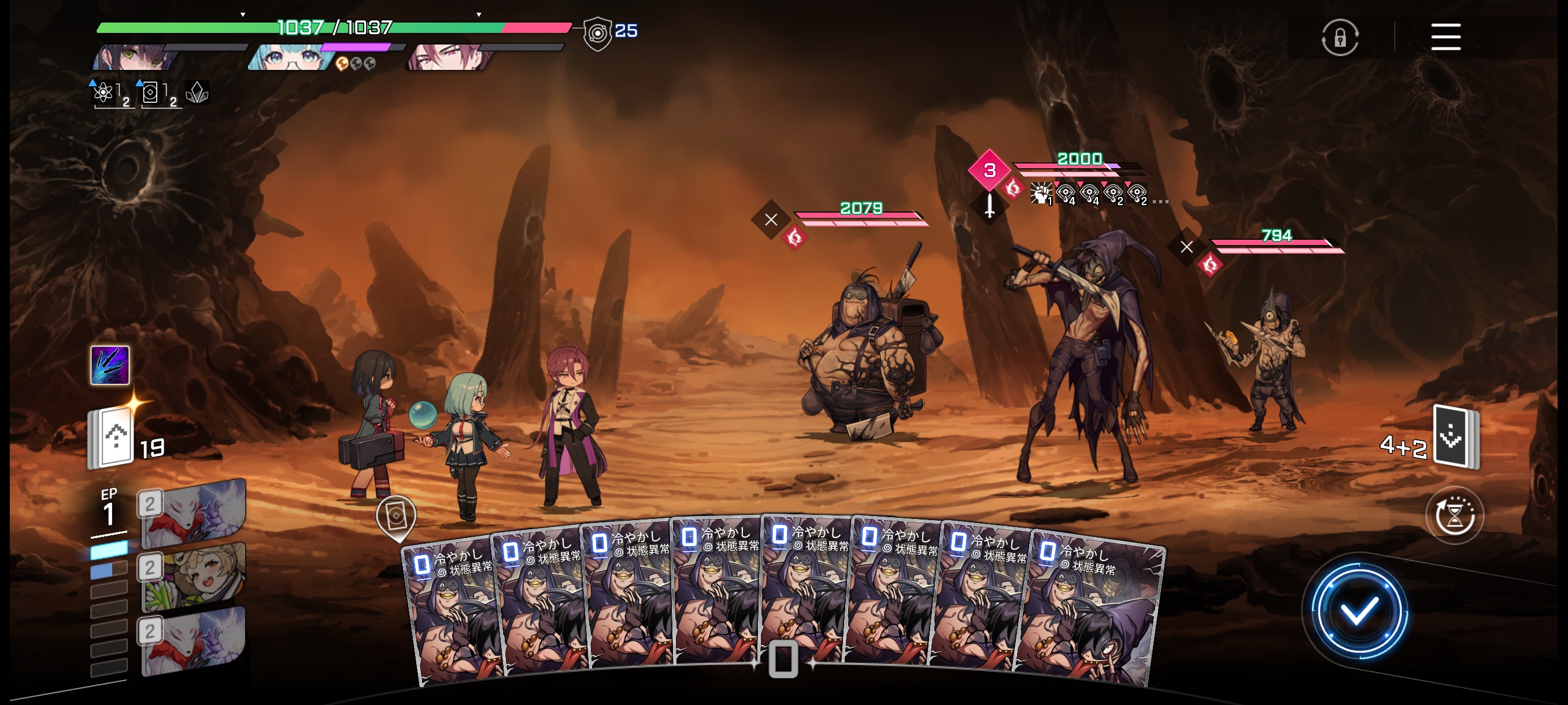Open the draw pile showing 19 cards
The width and height of the screenshot is (1568, 705).
[x=113, y=438]
